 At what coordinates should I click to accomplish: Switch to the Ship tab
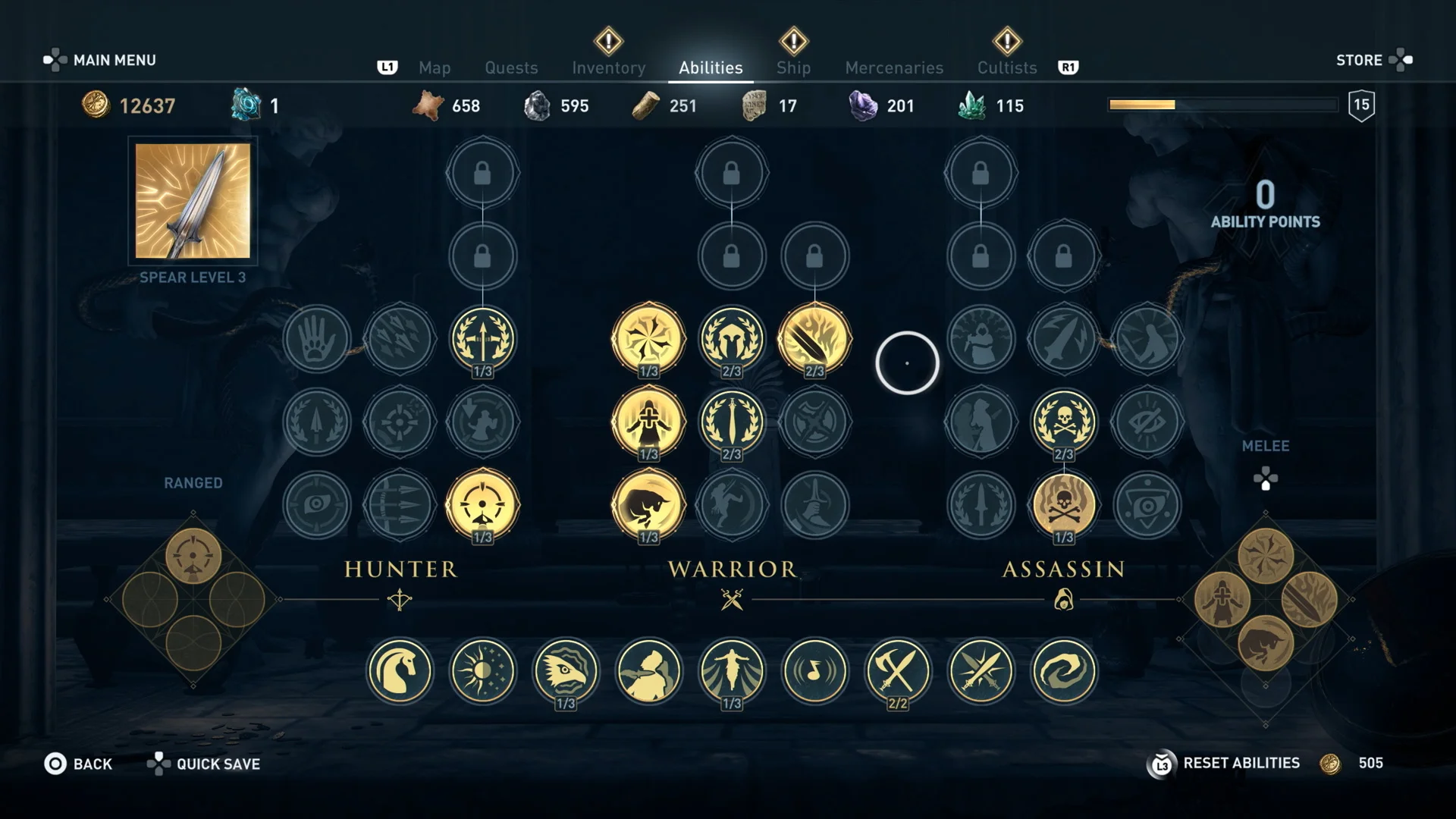point(793,67)
